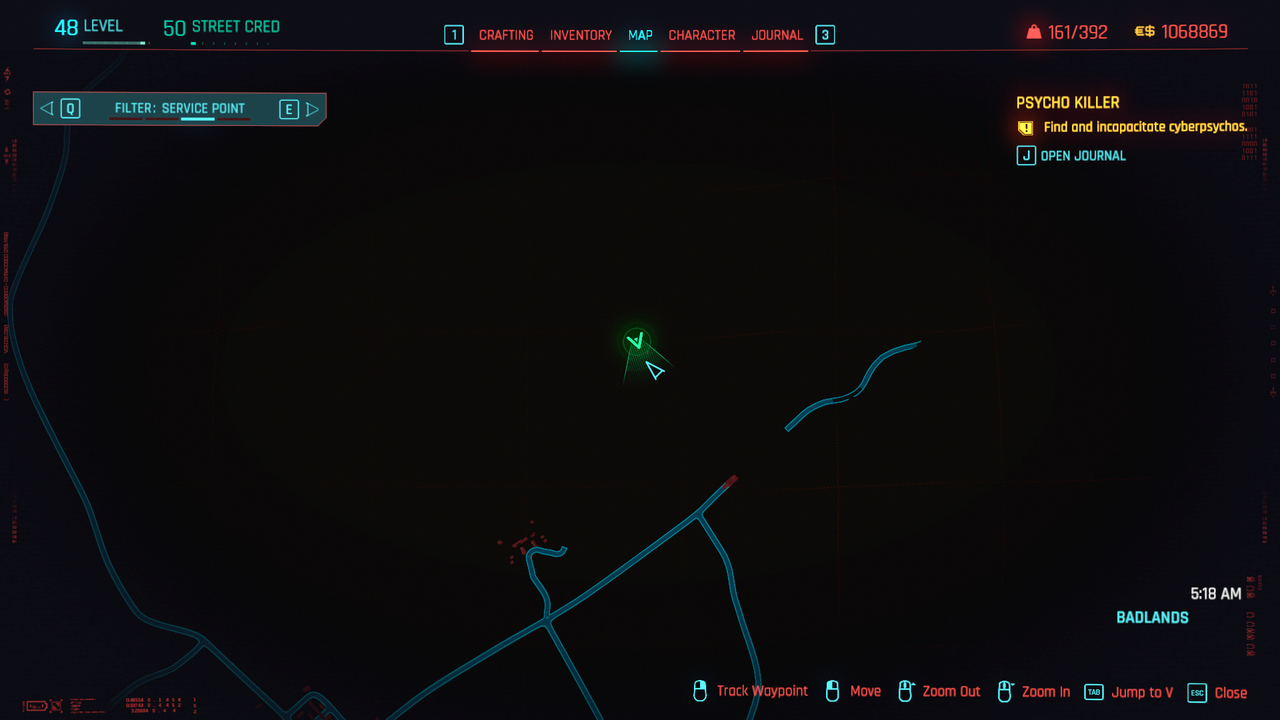1280x720 pixels.
Task: Open the Character tab
Action: tap(702, 35)
